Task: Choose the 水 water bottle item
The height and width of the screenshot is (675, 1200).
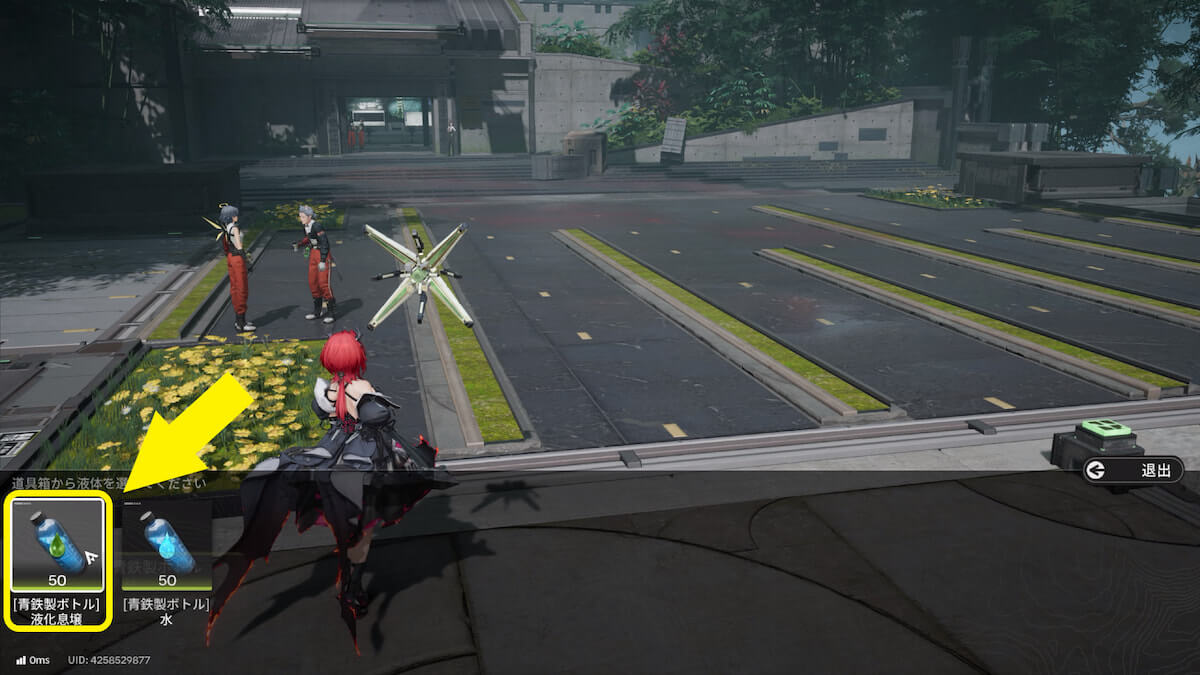Action: click(x=166, y=545)
